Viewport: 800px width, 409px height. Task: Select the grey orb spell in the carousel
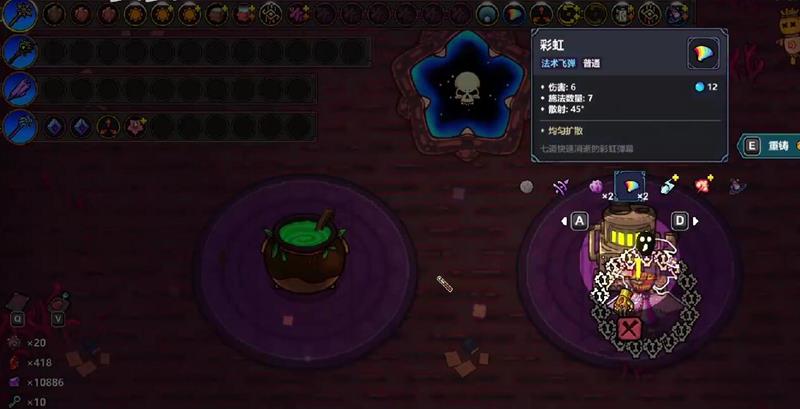527,185
